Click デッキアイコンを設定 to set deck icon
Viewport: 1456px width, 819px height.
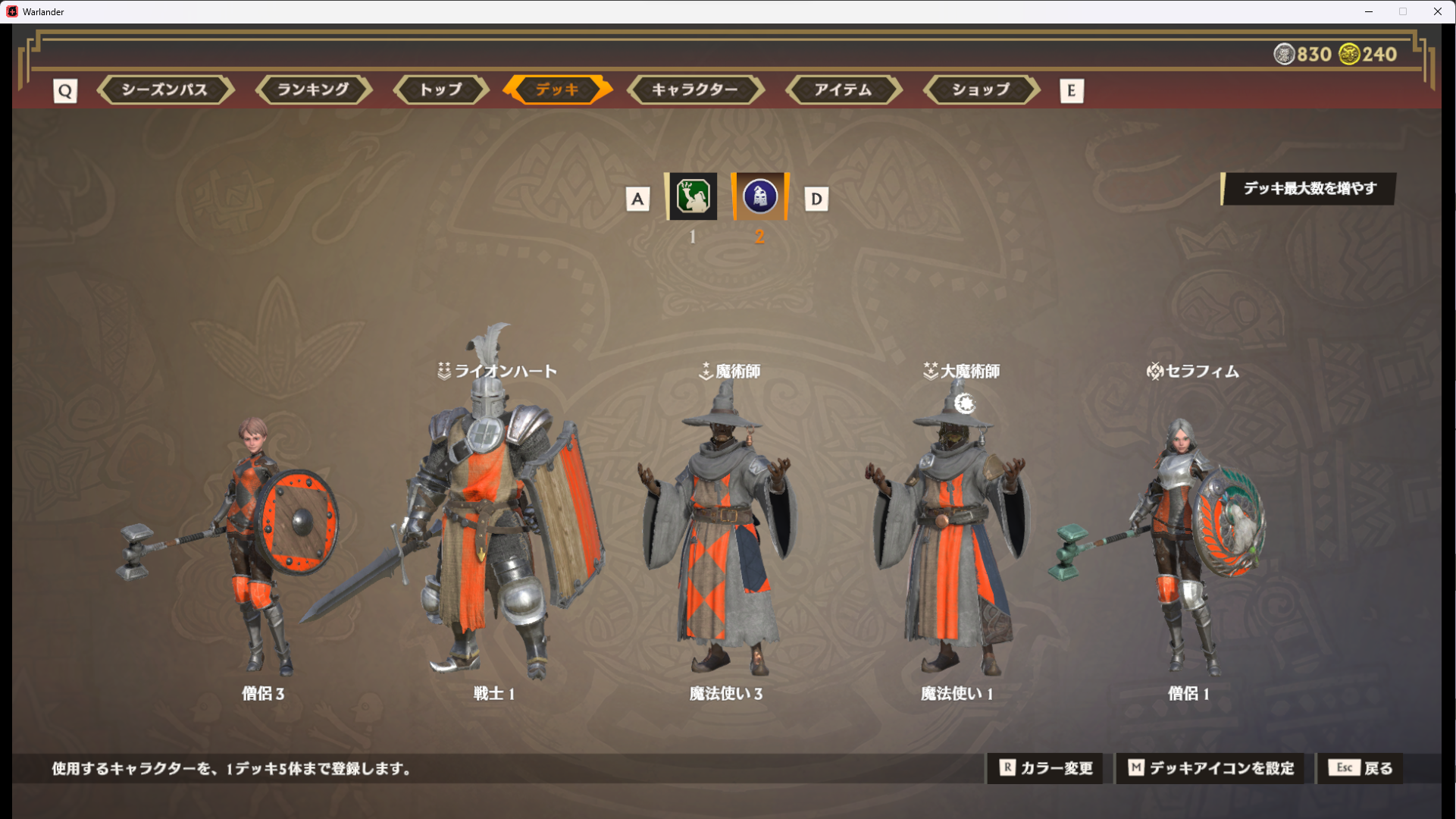(x=1210, y=768)
